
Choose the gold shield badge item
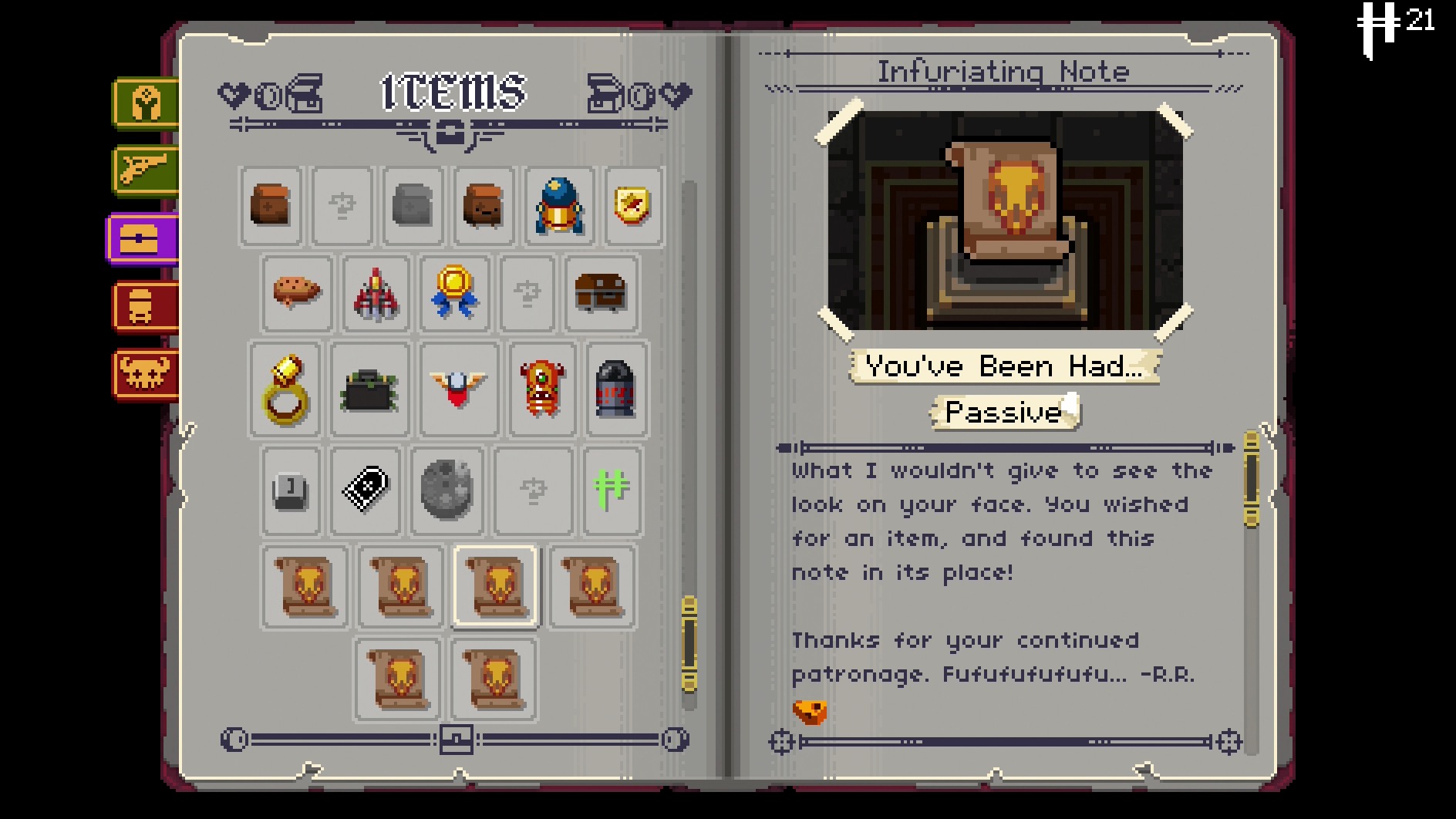click(x=632, y=206)
